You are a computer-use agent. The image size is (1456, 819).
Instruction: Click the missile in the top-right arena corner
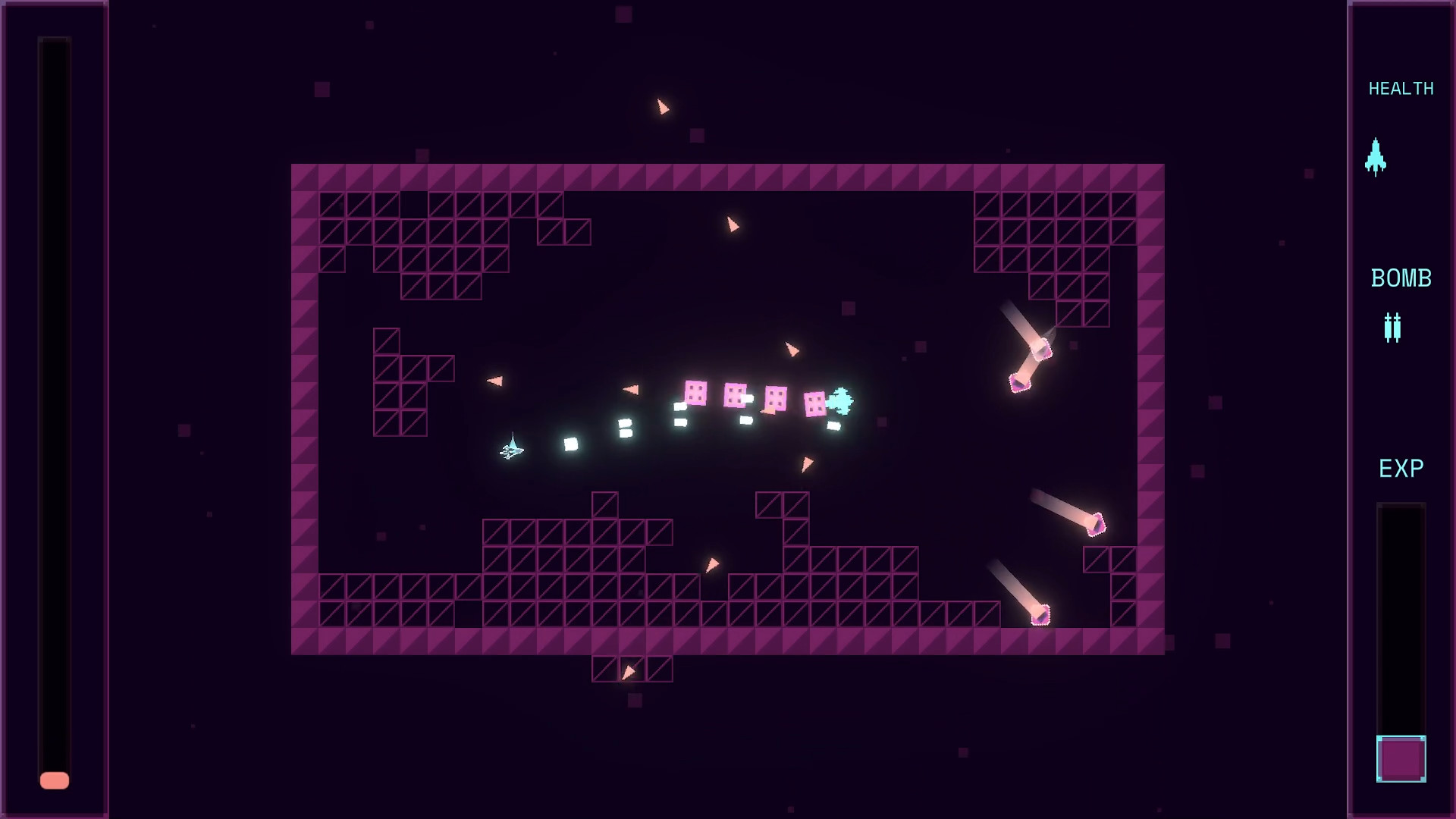[1040, 350]
